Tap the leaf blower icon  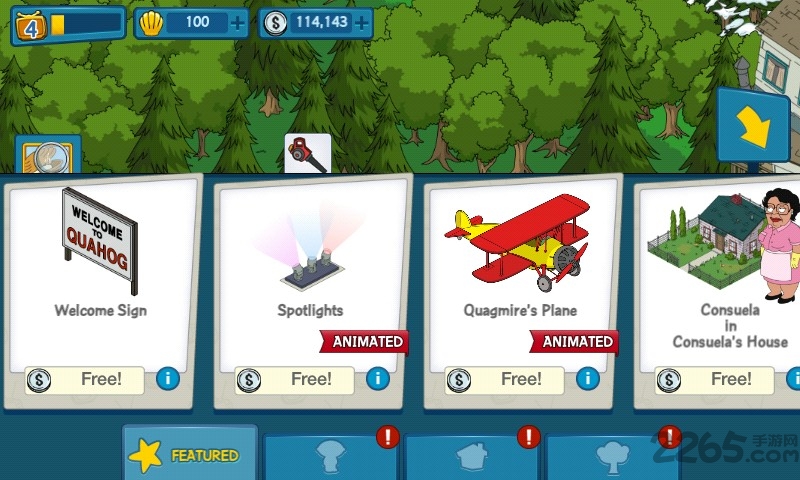coord(307,153)
